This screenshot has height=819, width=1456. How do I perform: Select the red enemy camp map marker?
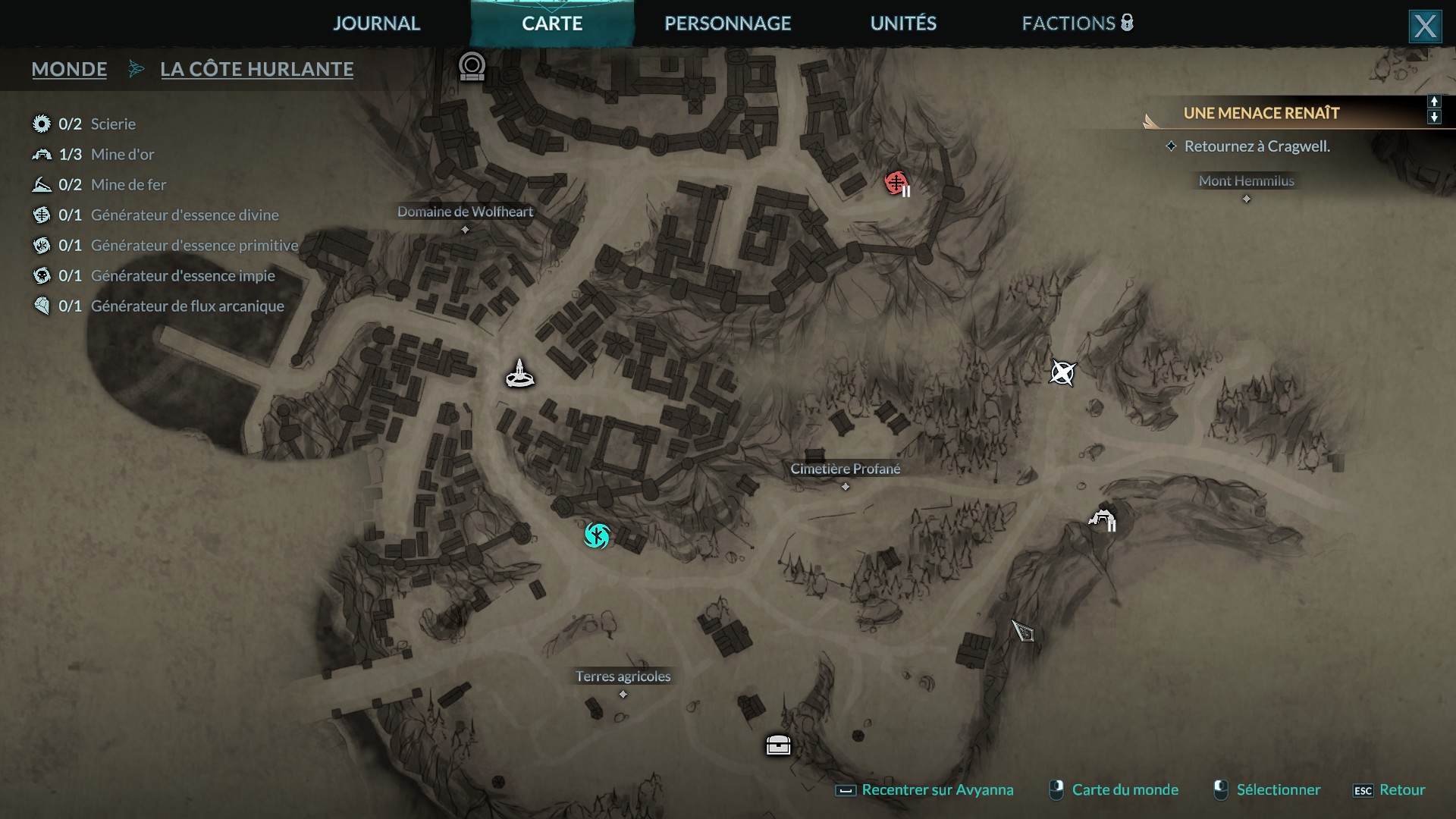click(896, 183)
